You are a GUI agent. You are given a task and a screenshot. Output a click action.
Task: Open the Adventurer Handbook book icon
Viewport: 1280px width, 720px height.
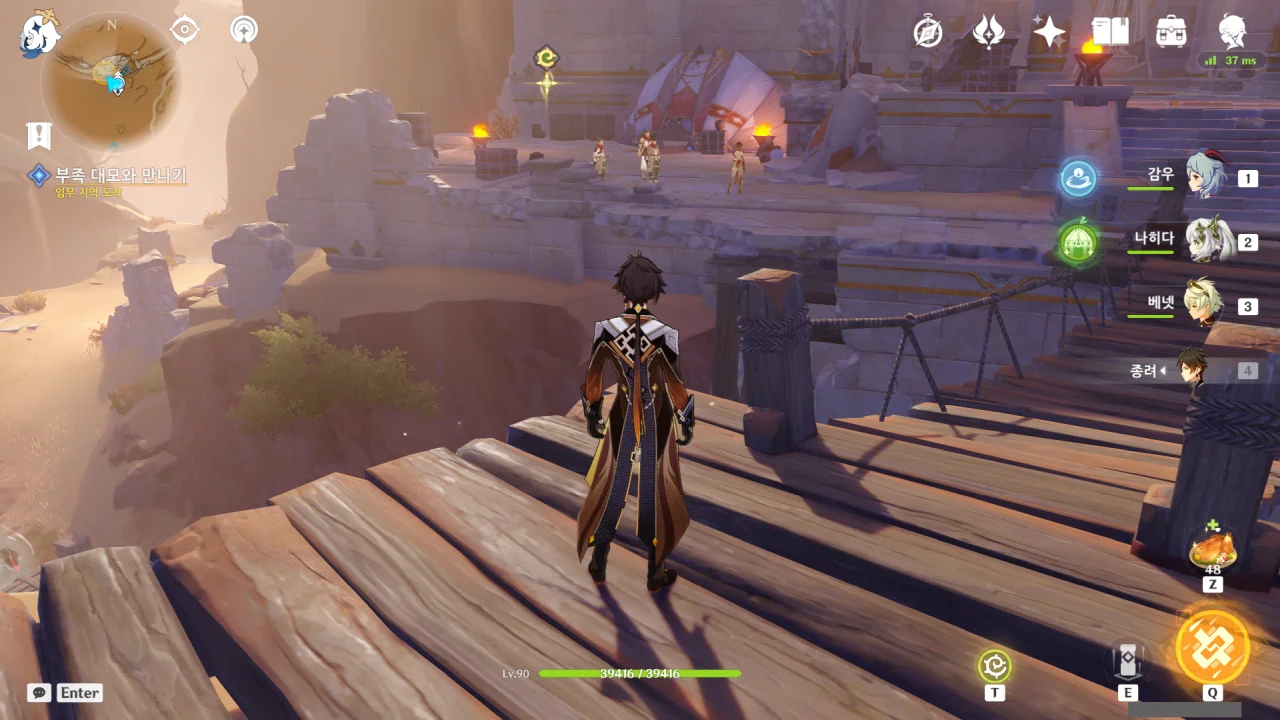pos(1110,32)
